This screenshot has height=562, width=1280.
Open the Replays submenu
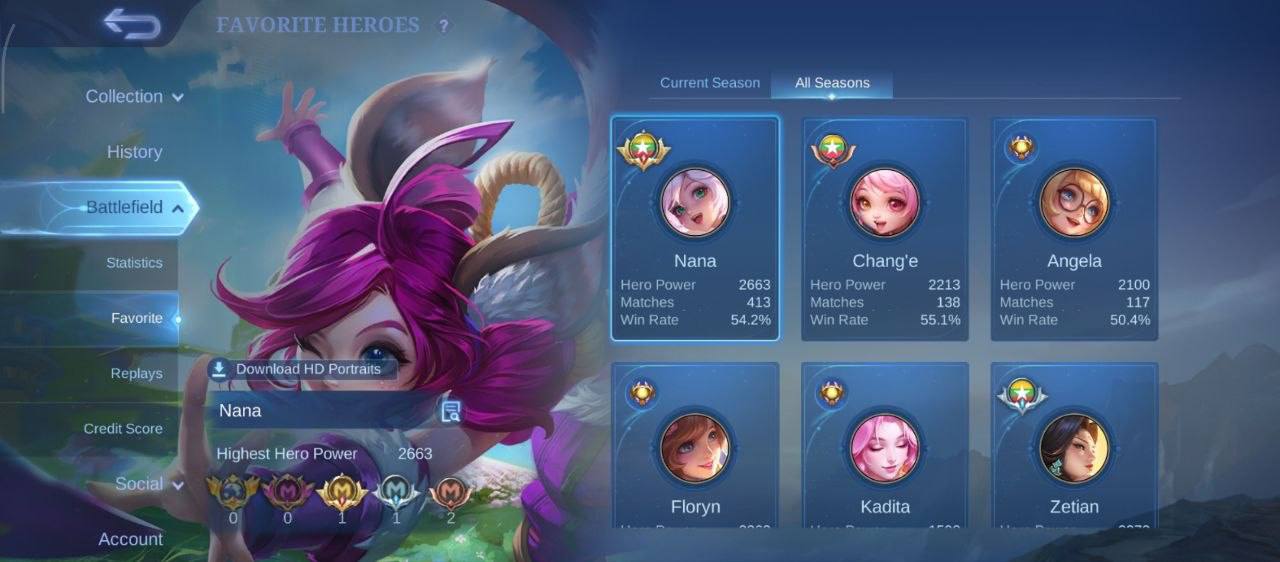pos(136,373)
